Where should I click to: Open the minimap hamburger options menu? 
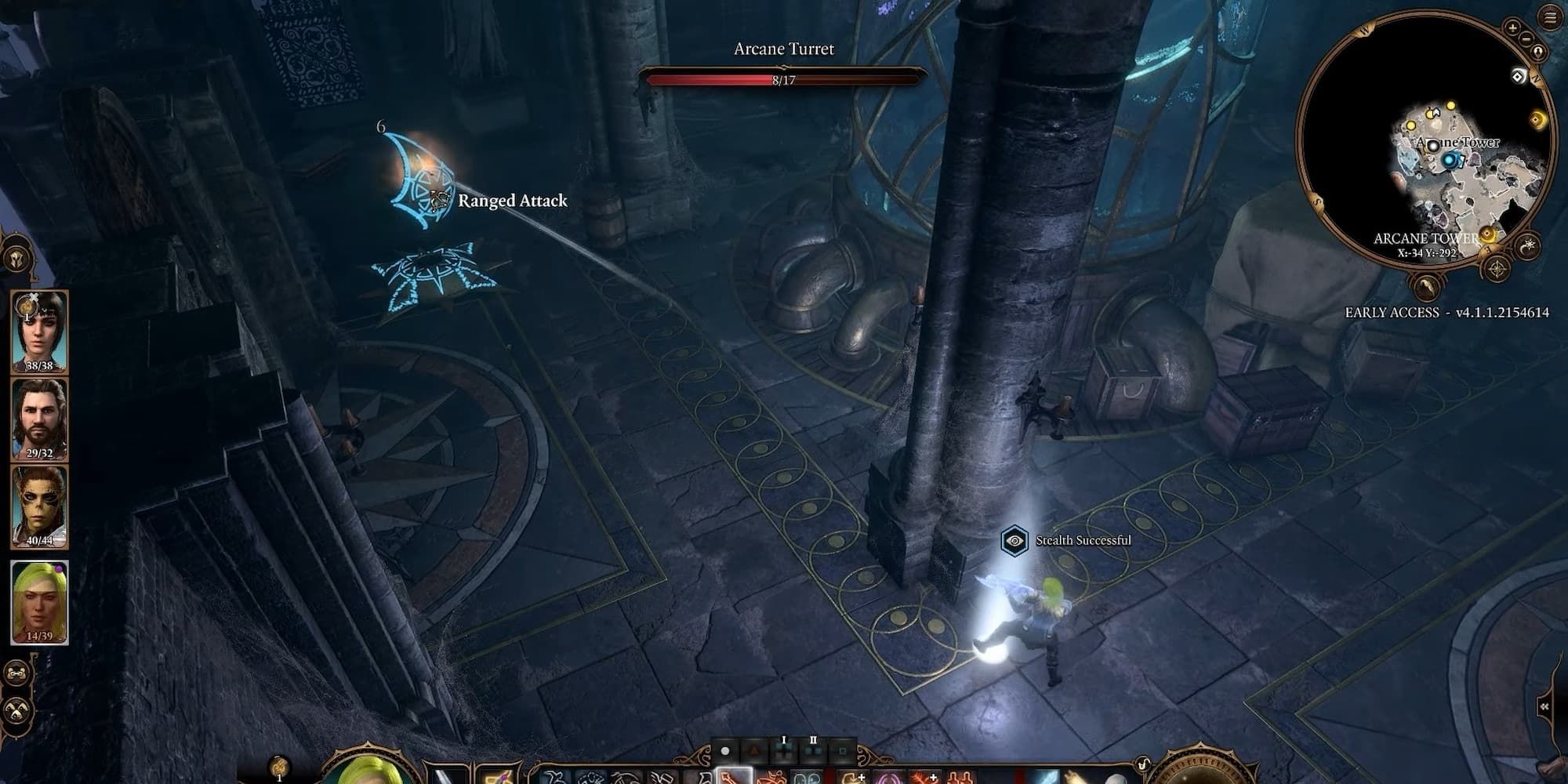pos(1551,16)
